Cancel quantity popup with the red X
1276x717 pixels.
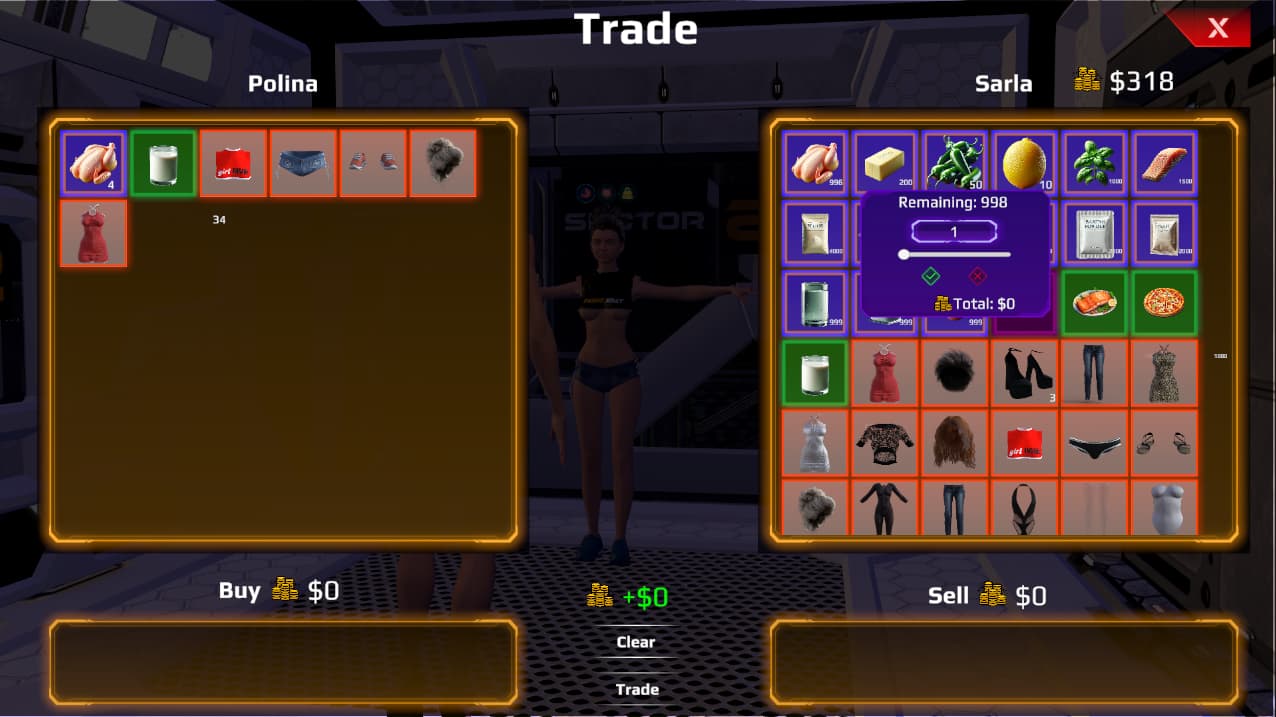pos(978,276)
